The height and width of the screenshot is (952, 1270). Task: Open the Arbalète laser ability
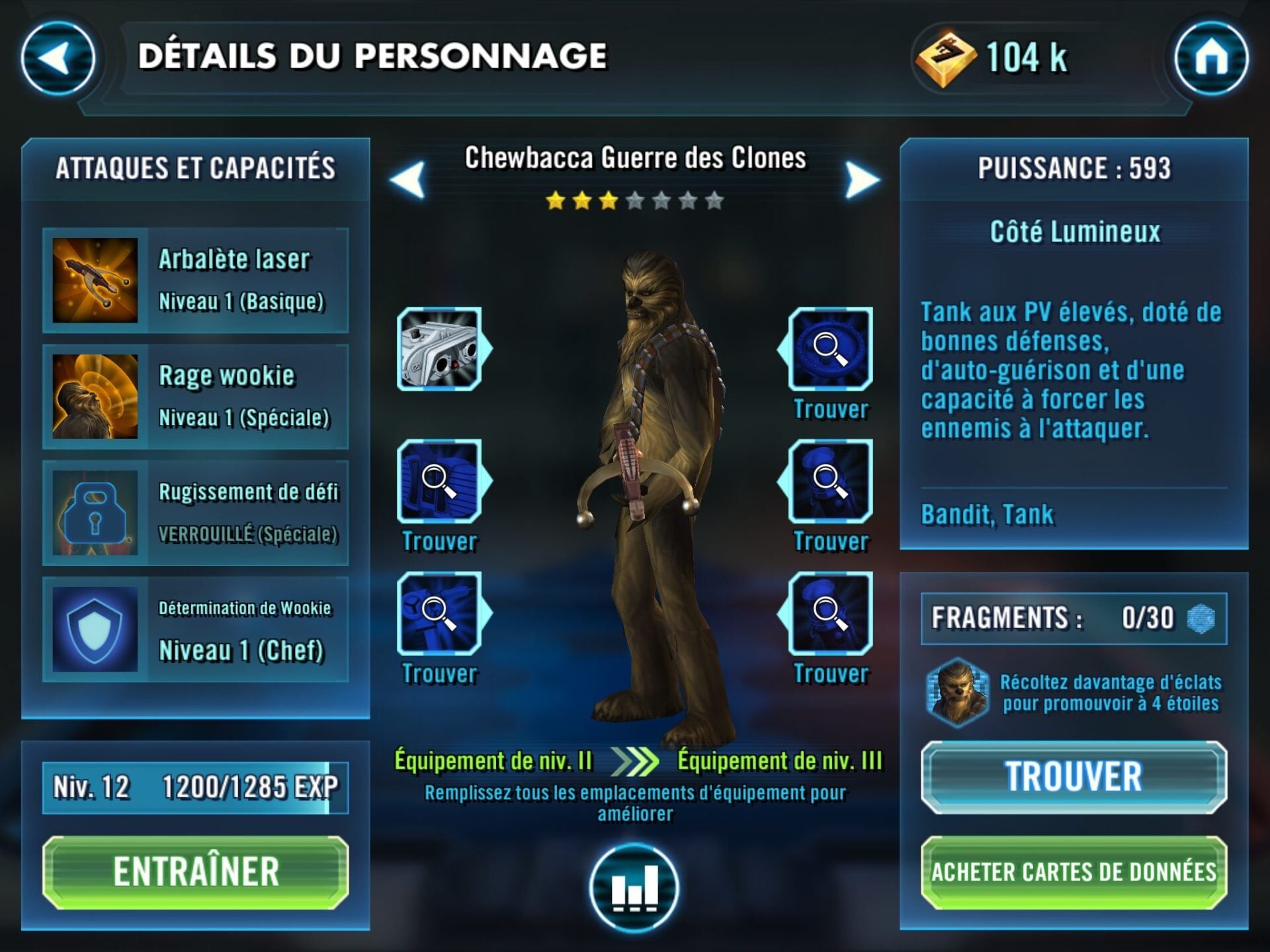(x=196, y=280)
